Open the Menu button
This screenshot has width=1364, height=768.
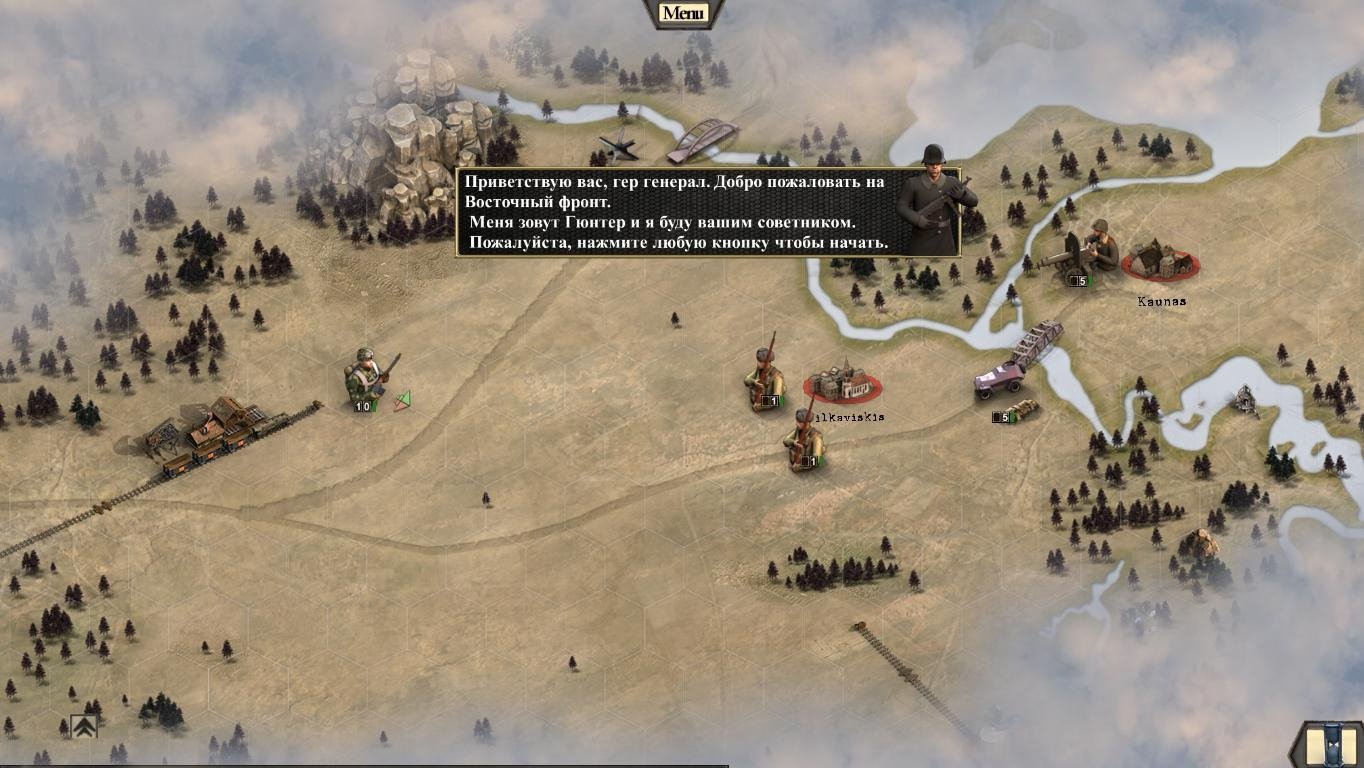coord(684,13)
